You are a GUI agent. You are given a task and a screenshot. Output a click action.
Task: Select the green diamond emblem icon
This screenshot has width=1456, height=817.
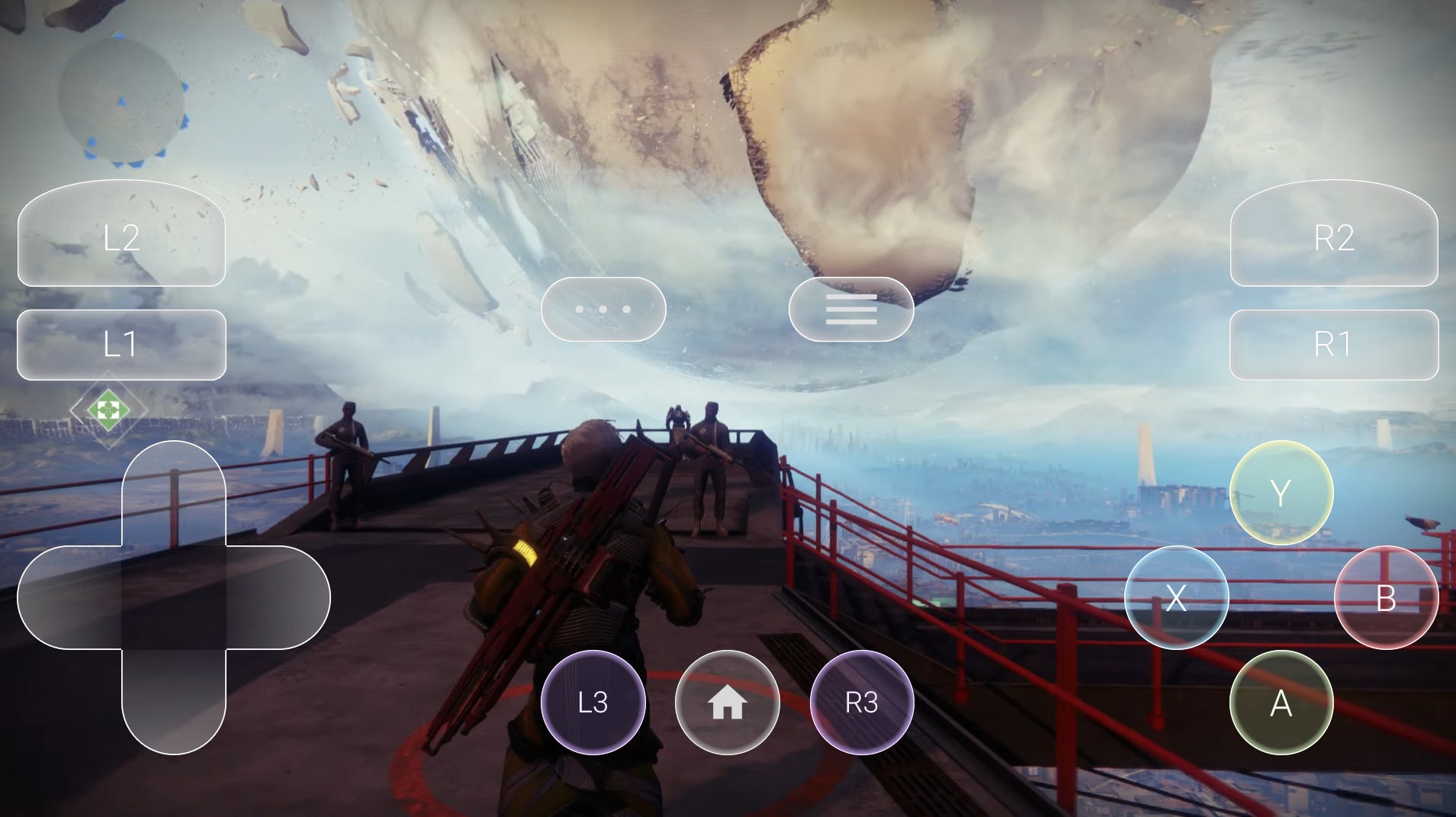(x=108, y=410)
